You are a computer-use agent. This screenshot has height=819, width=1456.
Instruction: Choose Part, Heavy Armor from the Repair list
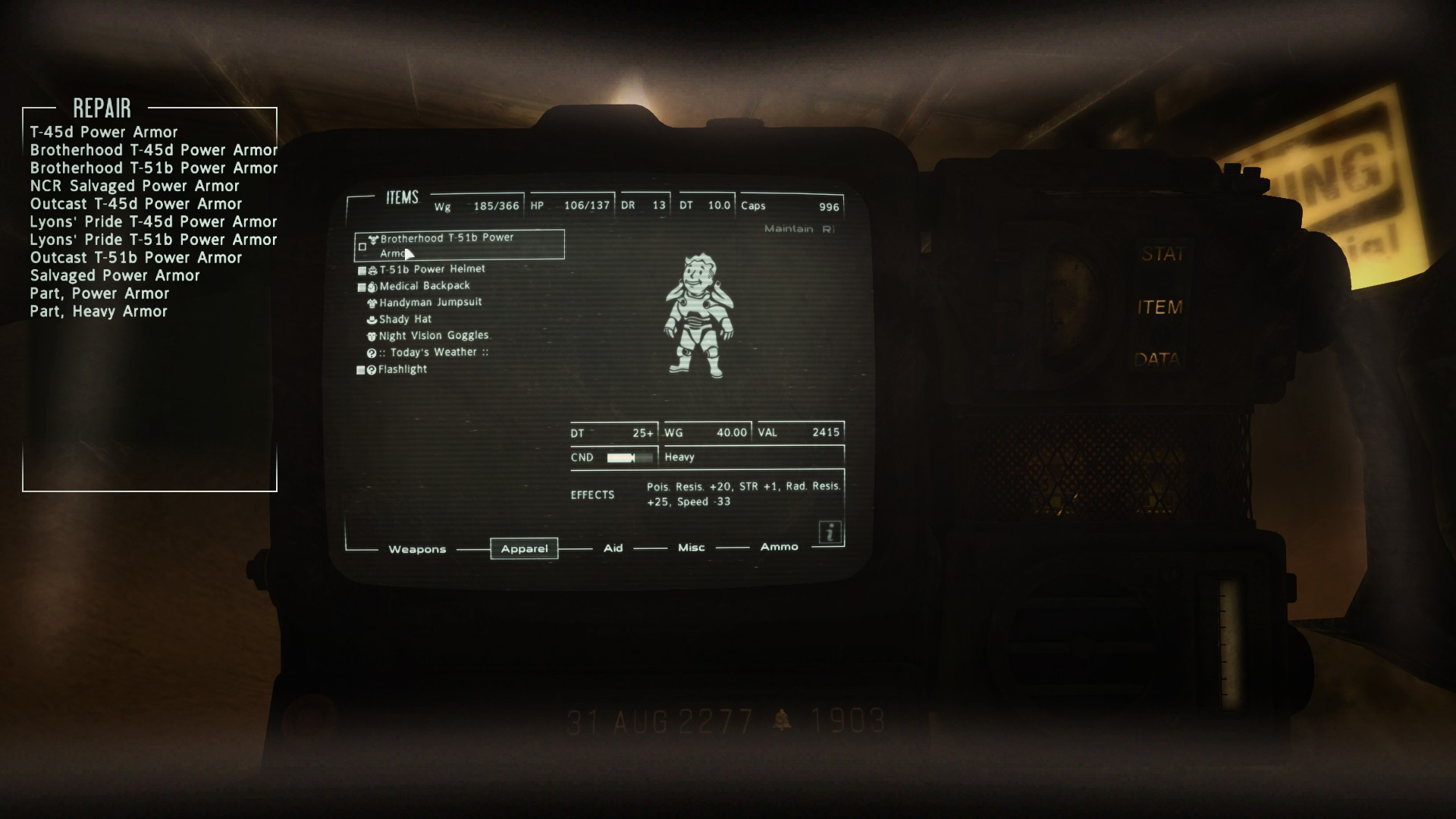pos(99,311)
